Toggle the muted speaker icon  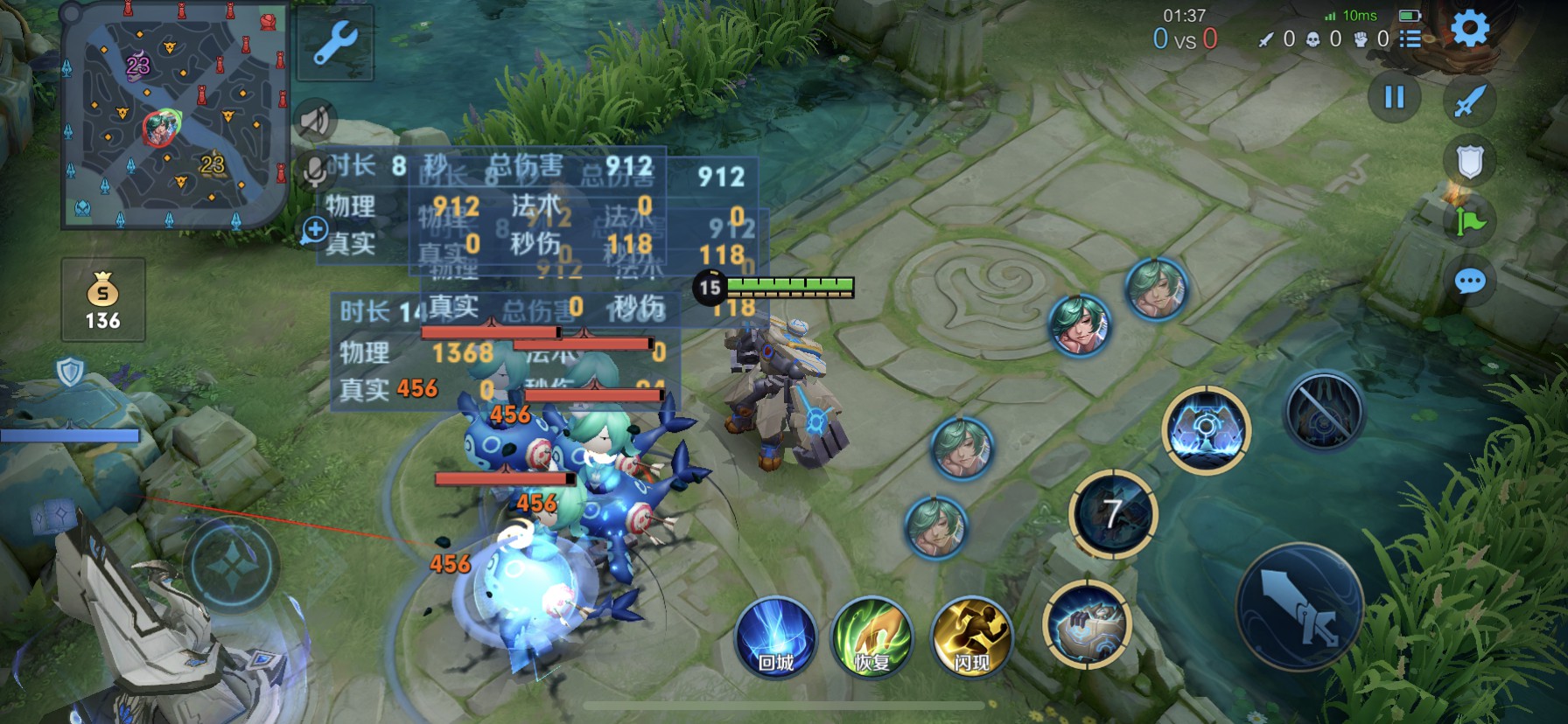point(315,121)
